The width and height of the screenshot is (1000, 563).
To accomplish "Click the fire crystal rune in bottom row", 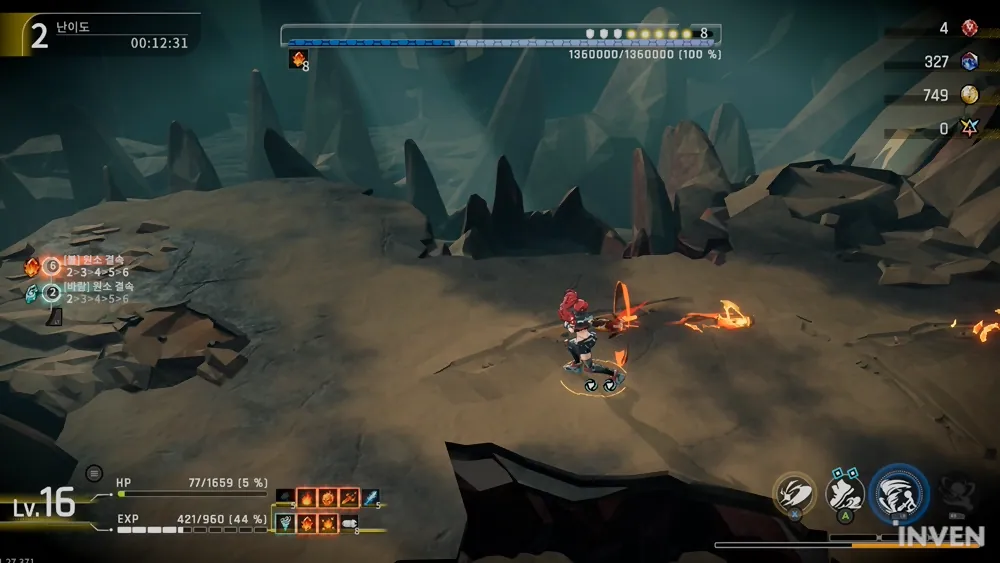I will click(x=306, y=522).
